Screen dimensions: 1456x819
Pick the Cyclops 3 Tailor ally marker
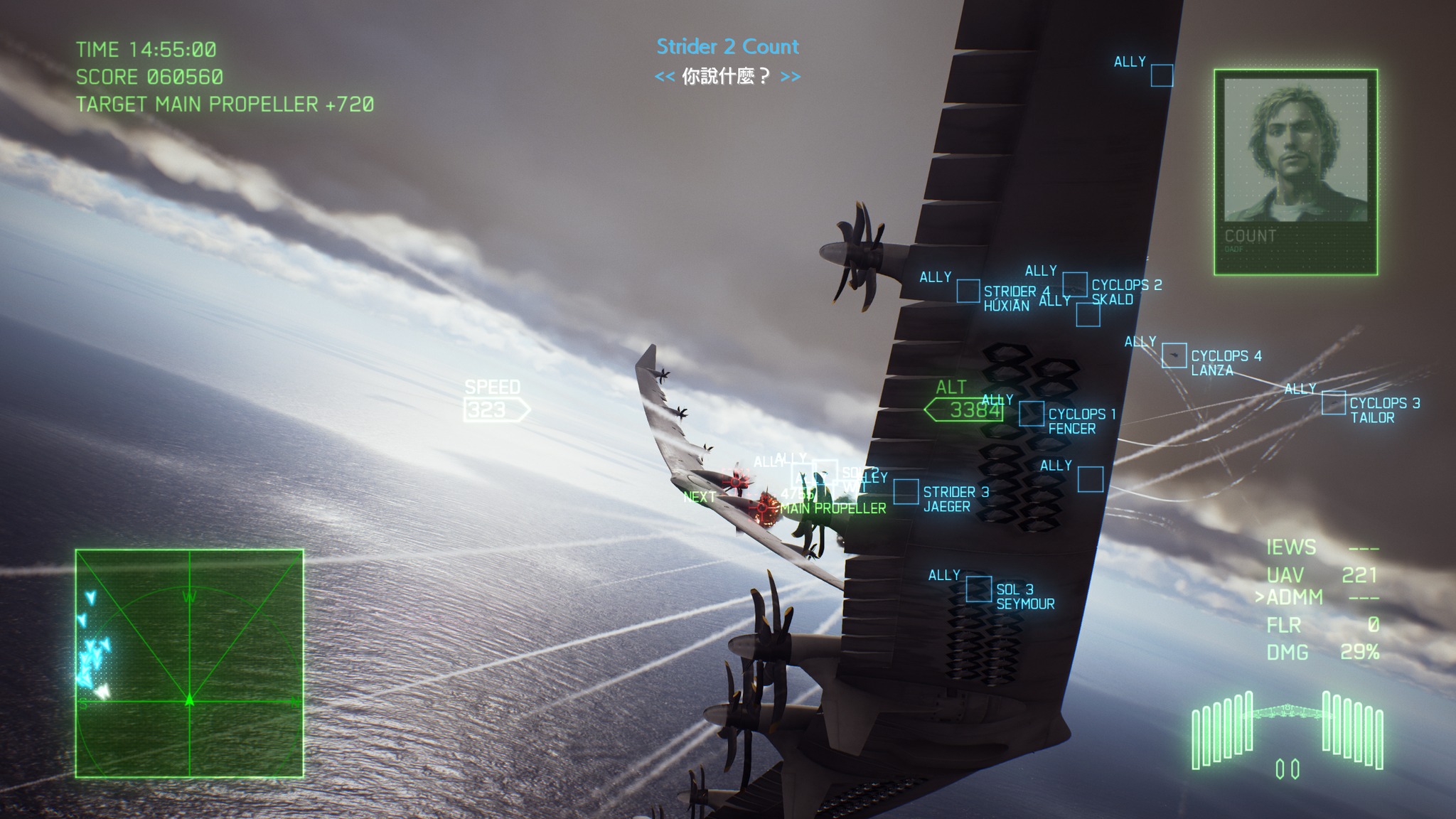(1333, 403)
